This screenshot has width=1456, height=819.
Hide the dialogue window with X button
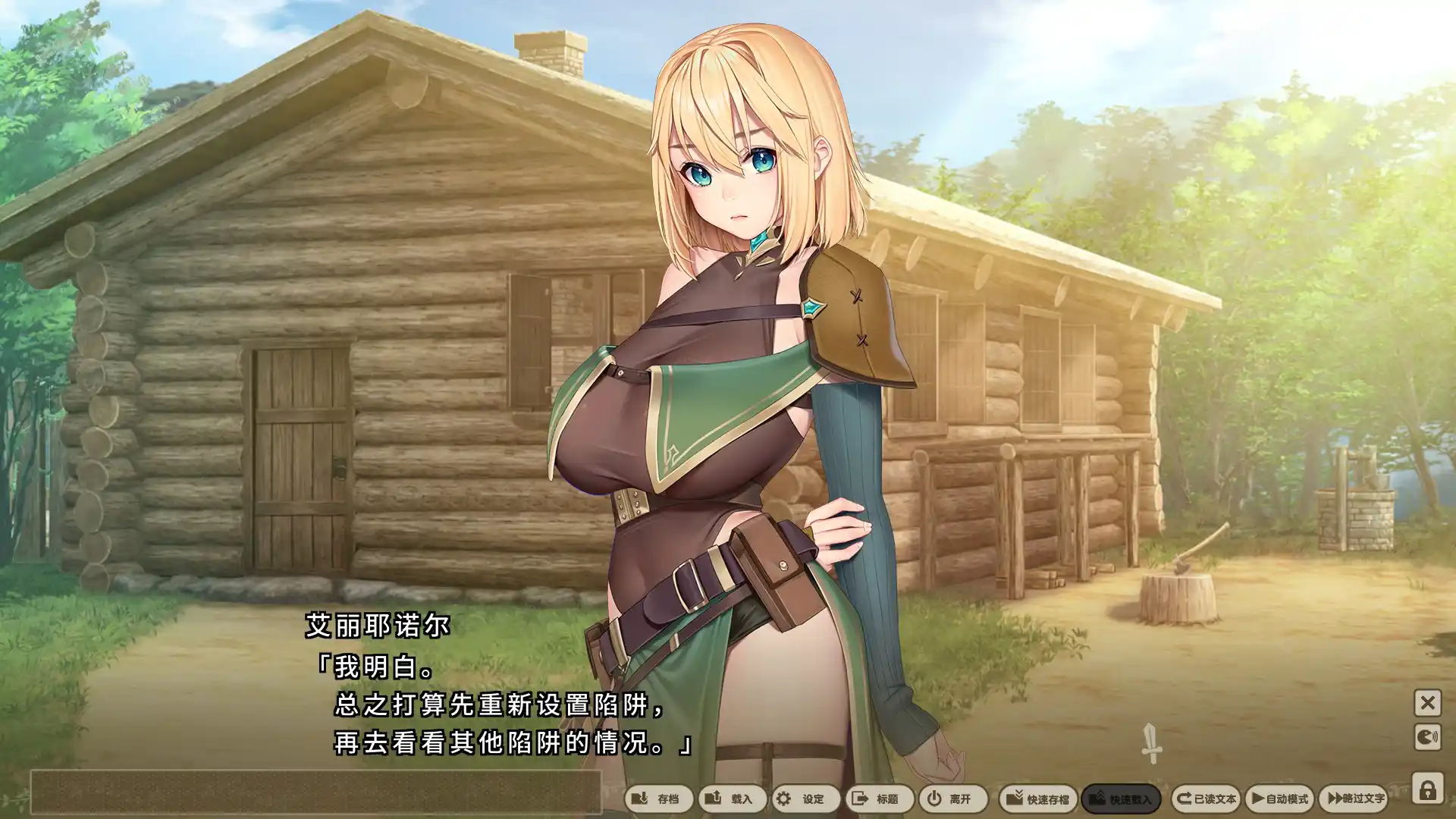coord(1427,703)
